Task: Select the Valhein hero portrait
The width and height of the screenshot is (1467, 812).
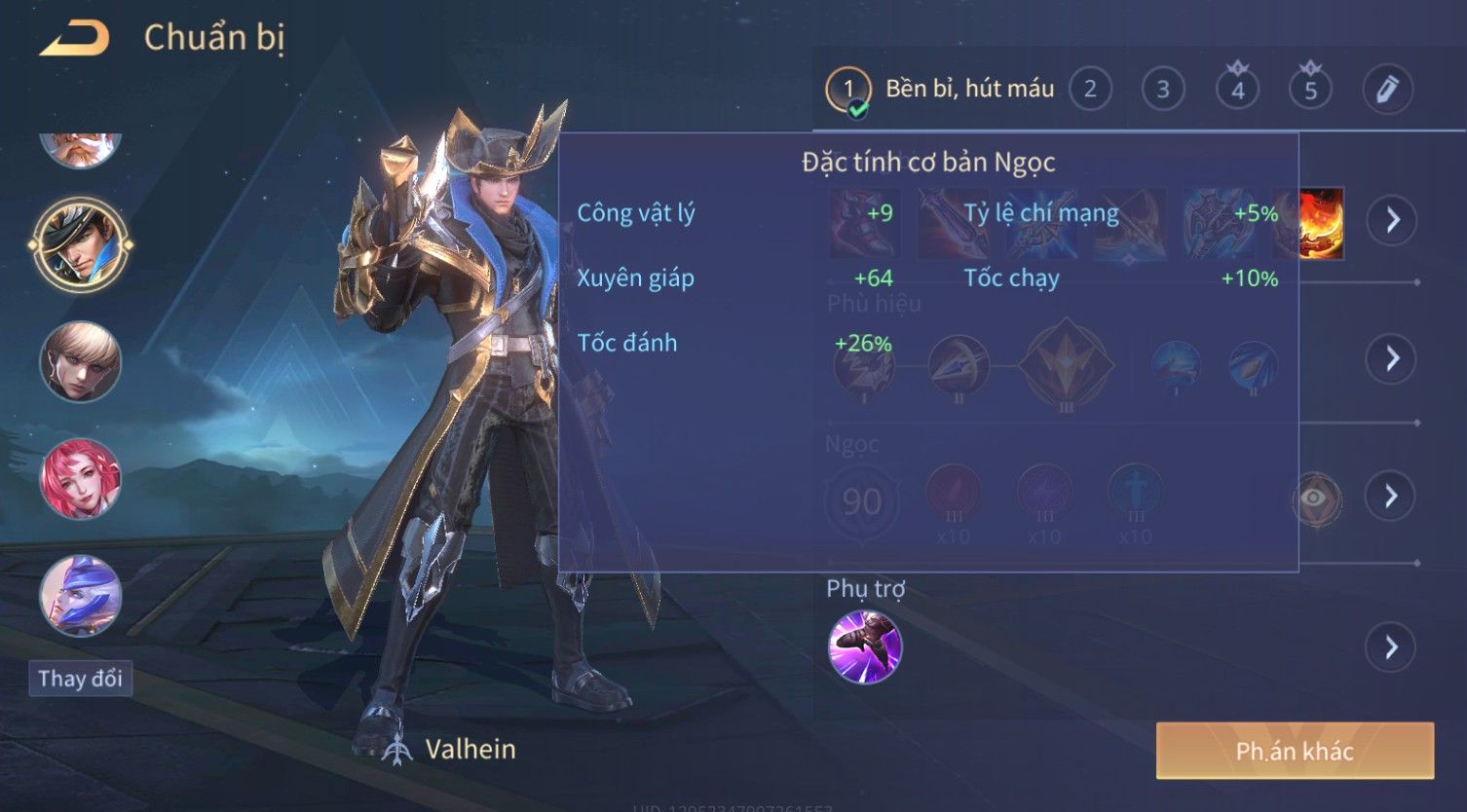Action: pyautogui.click(x=81, y=243)
